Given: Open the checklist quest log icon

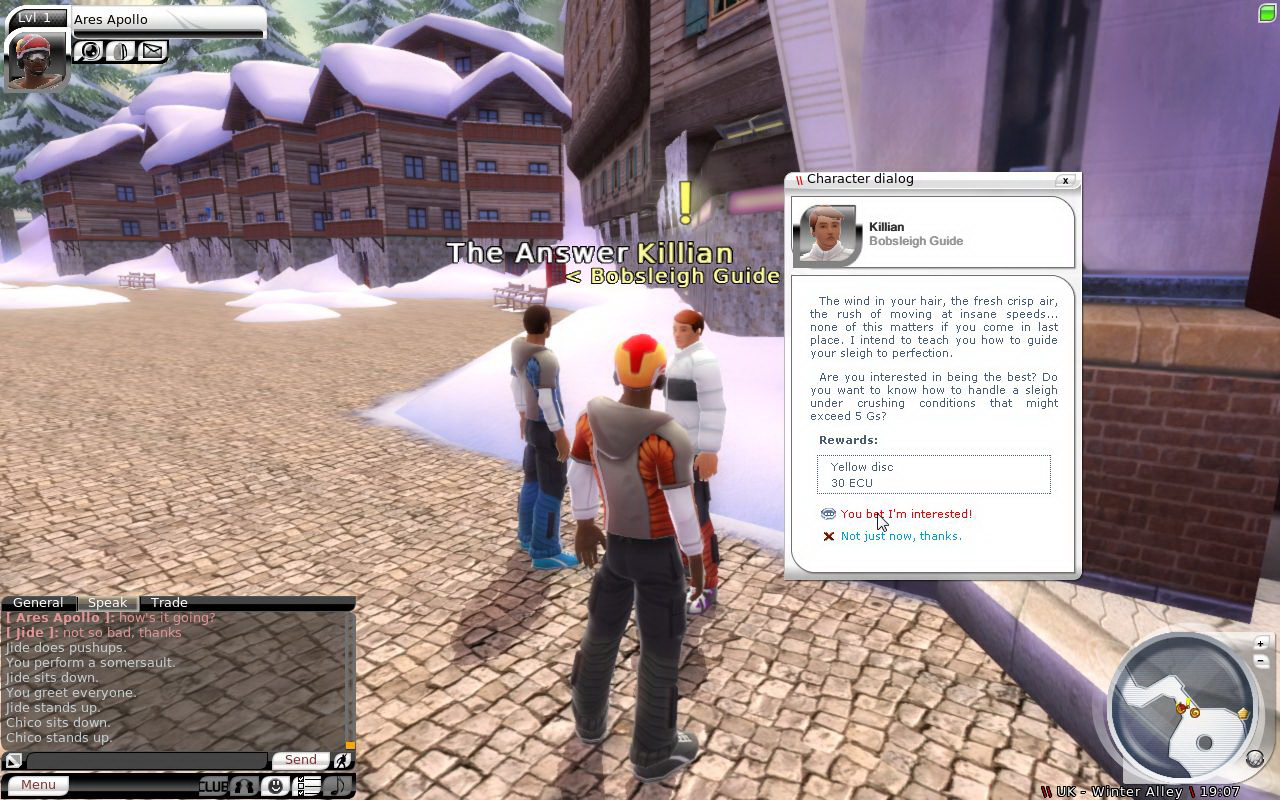Looking at the screenshot, I should point(308,786).
